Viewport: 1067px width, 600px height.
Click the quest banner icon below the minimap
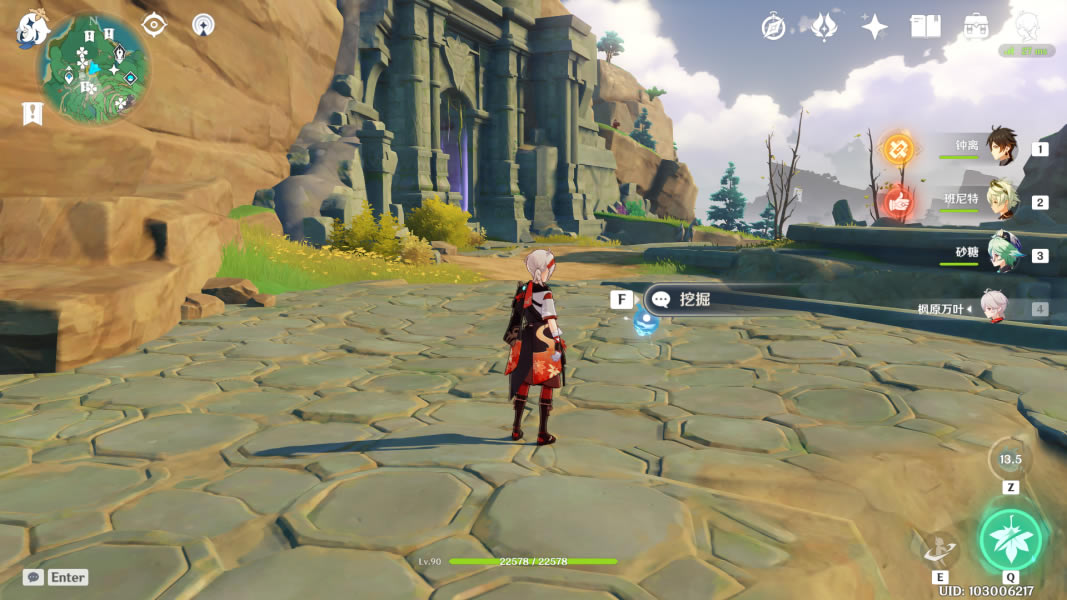pos(32,114)
